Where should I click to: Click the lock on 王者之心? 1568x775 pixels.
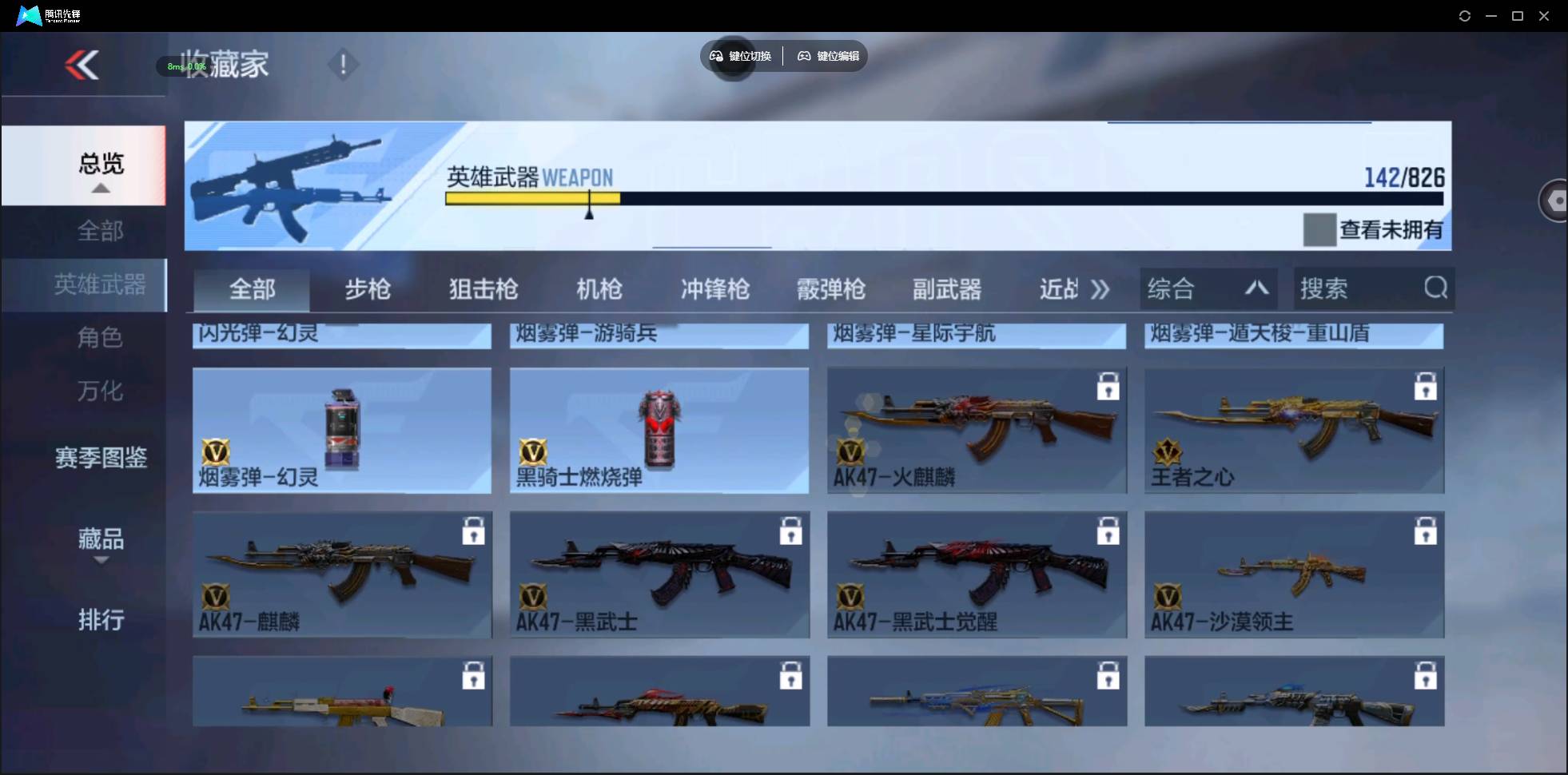1426,386
